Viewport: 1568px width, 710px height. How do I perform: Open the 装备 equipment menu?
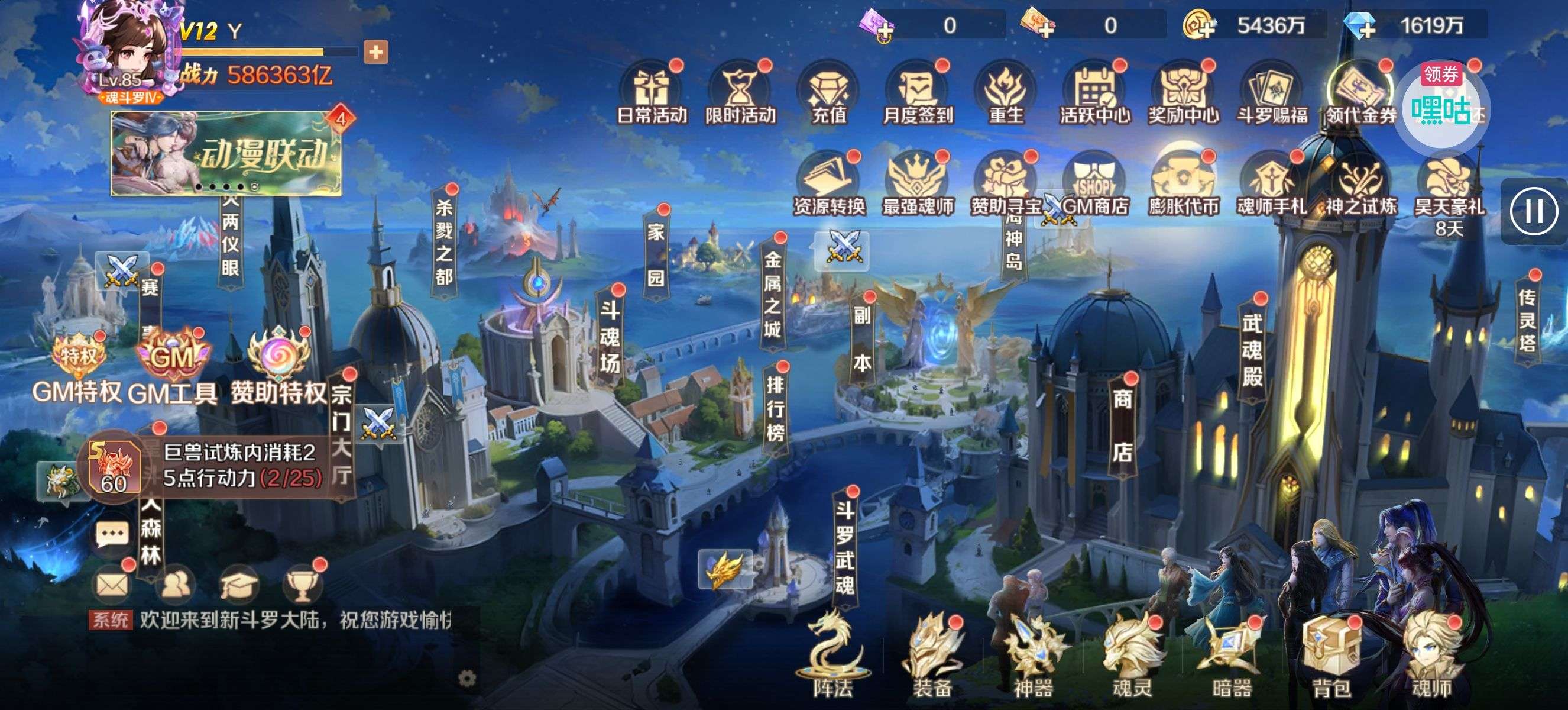pos(932,659)
